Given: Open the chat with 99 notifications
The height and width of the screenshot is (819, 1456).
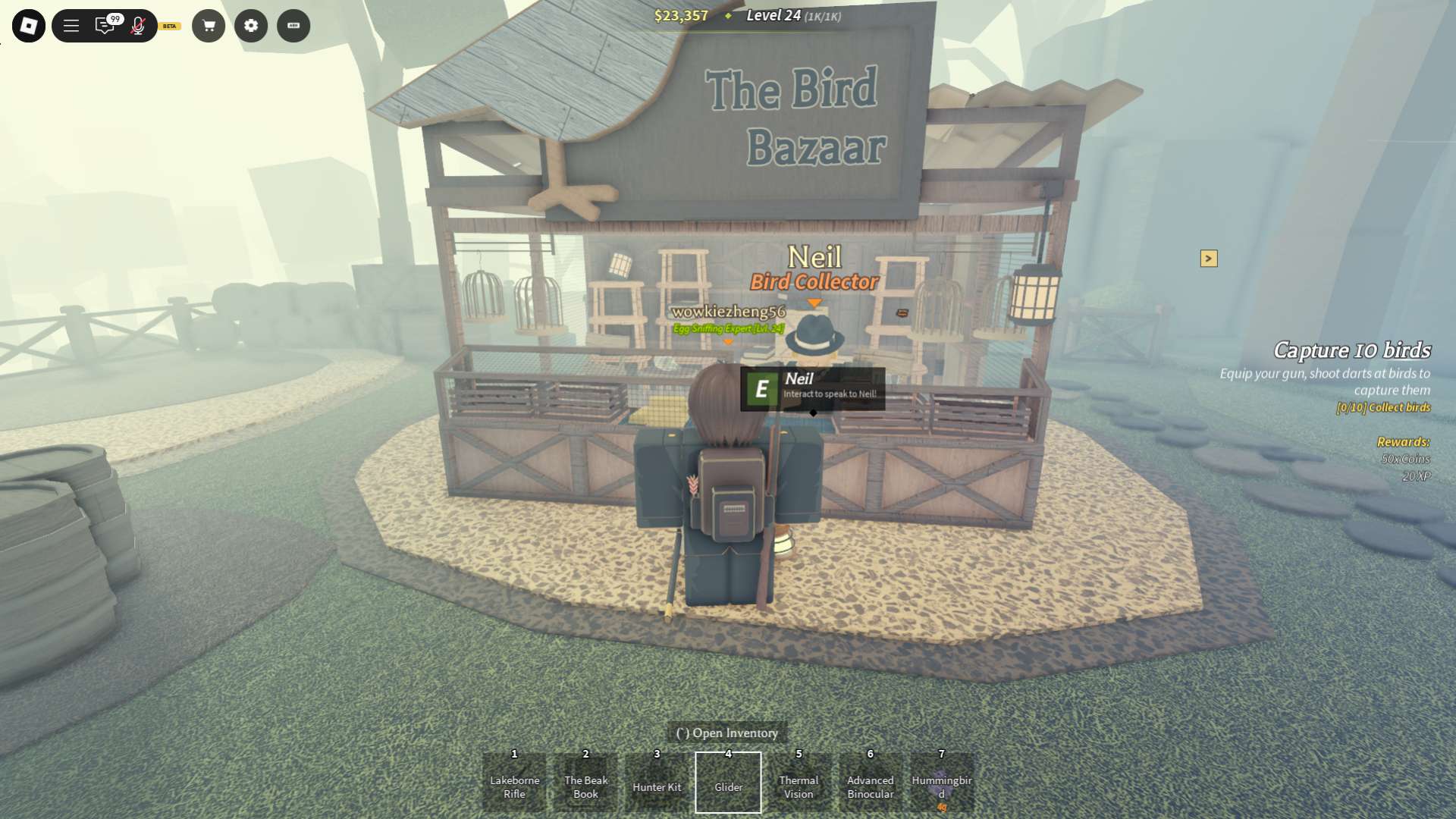Looking at the screenshot, I should coord(105,25).
